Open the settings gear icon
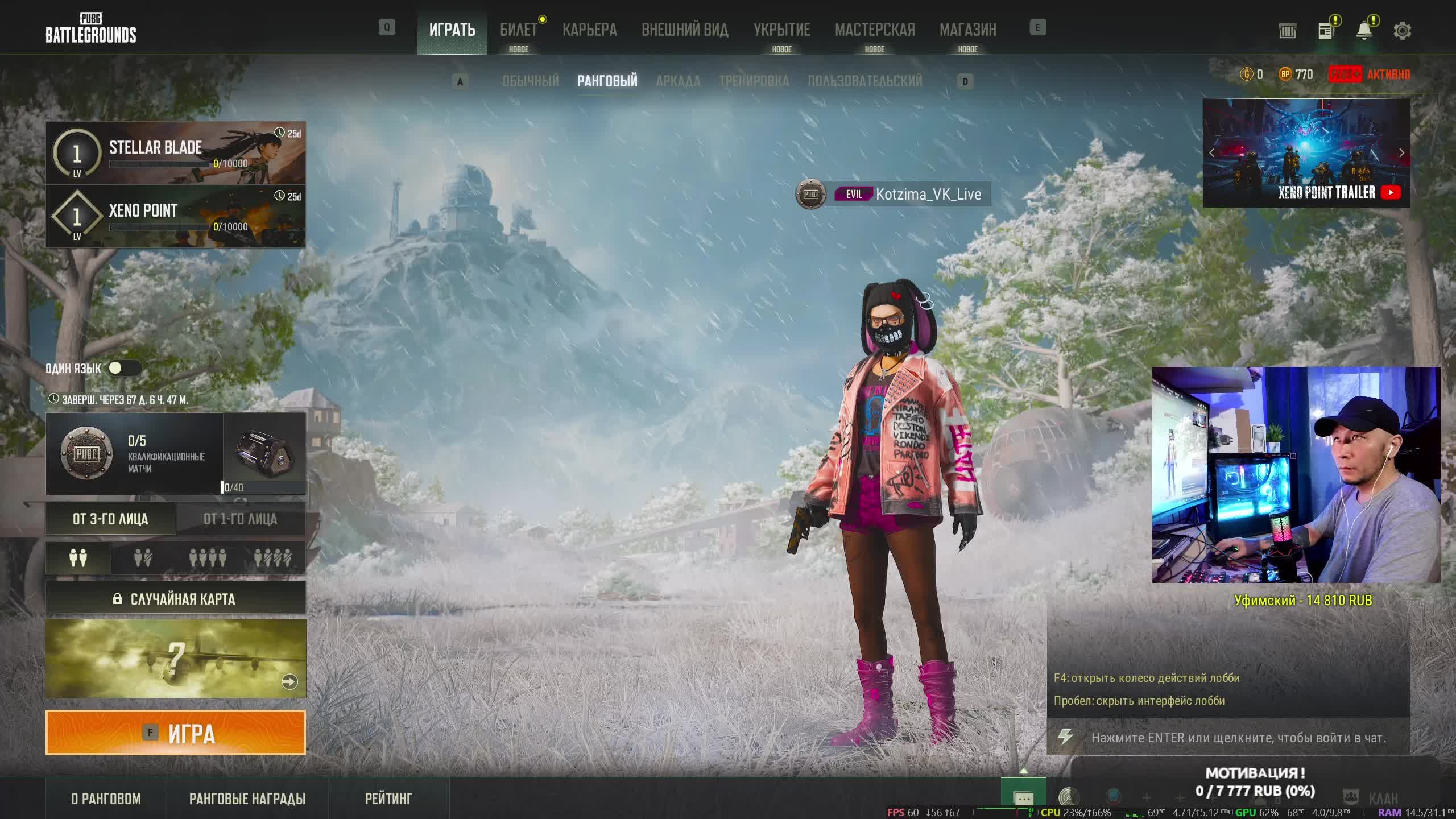Viewport: 1456px width, 819px height. (x=1402, y=31)
